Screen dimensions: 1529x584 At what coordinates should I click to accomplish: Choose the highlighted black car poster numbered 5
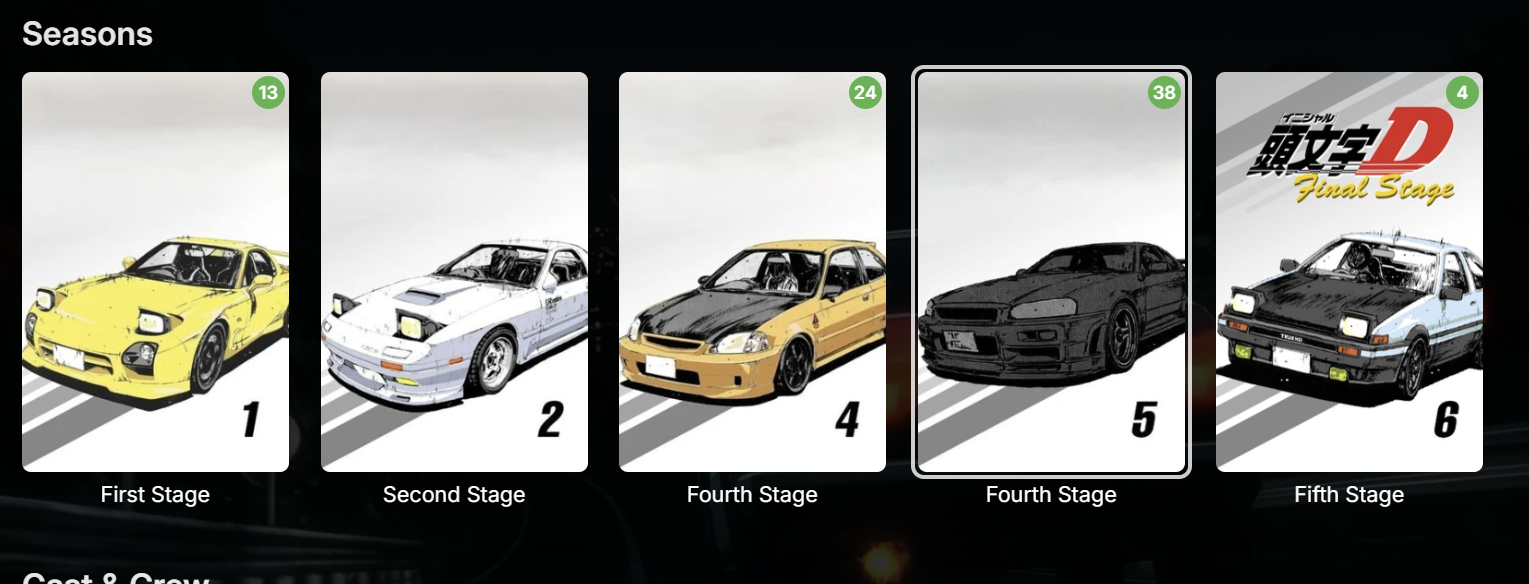[x=1051, y=271]
